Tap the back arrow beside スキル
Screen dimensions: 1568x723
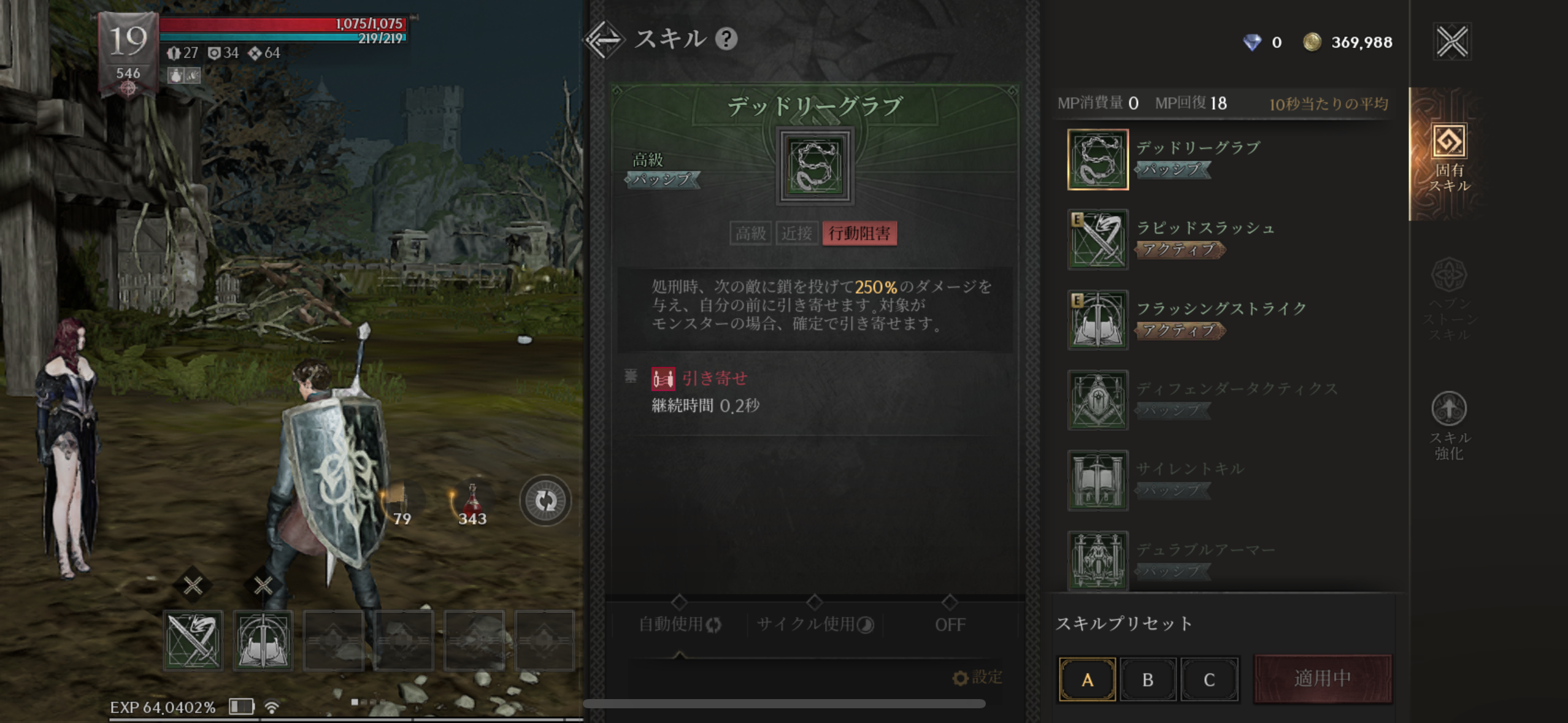605,40
